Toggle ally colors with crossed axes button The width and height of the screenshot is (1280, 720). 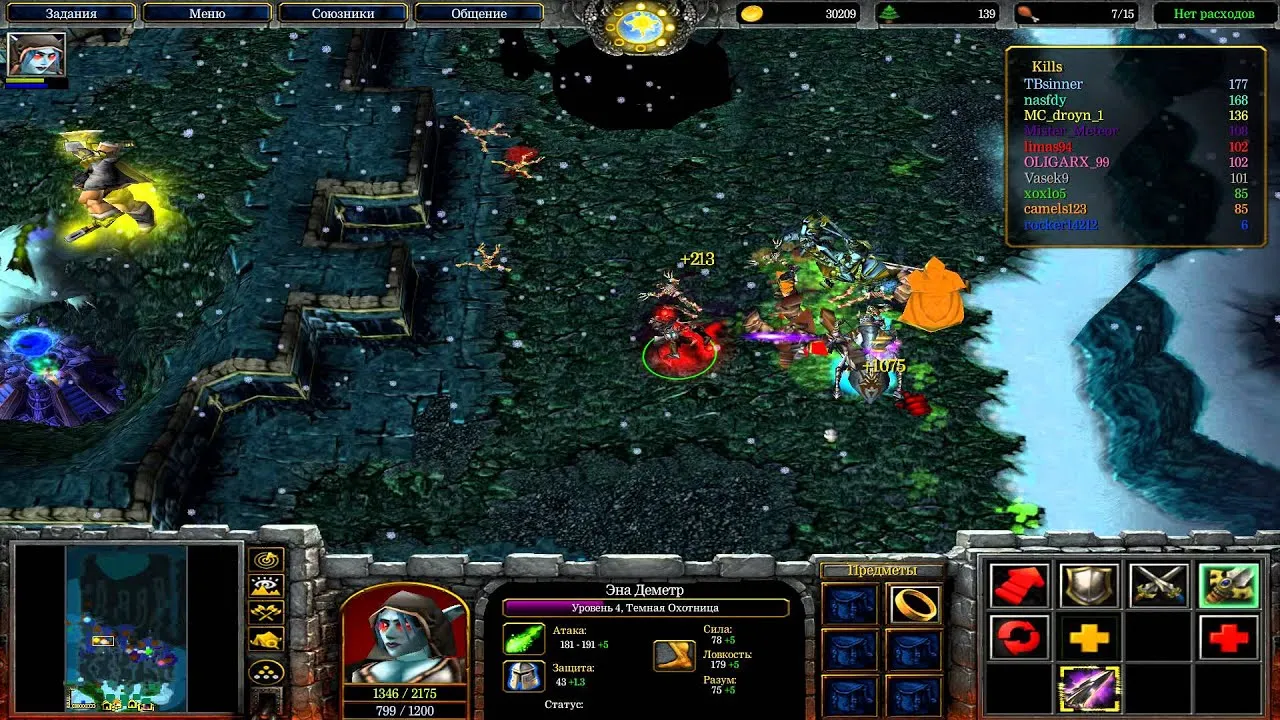point(264,612)
